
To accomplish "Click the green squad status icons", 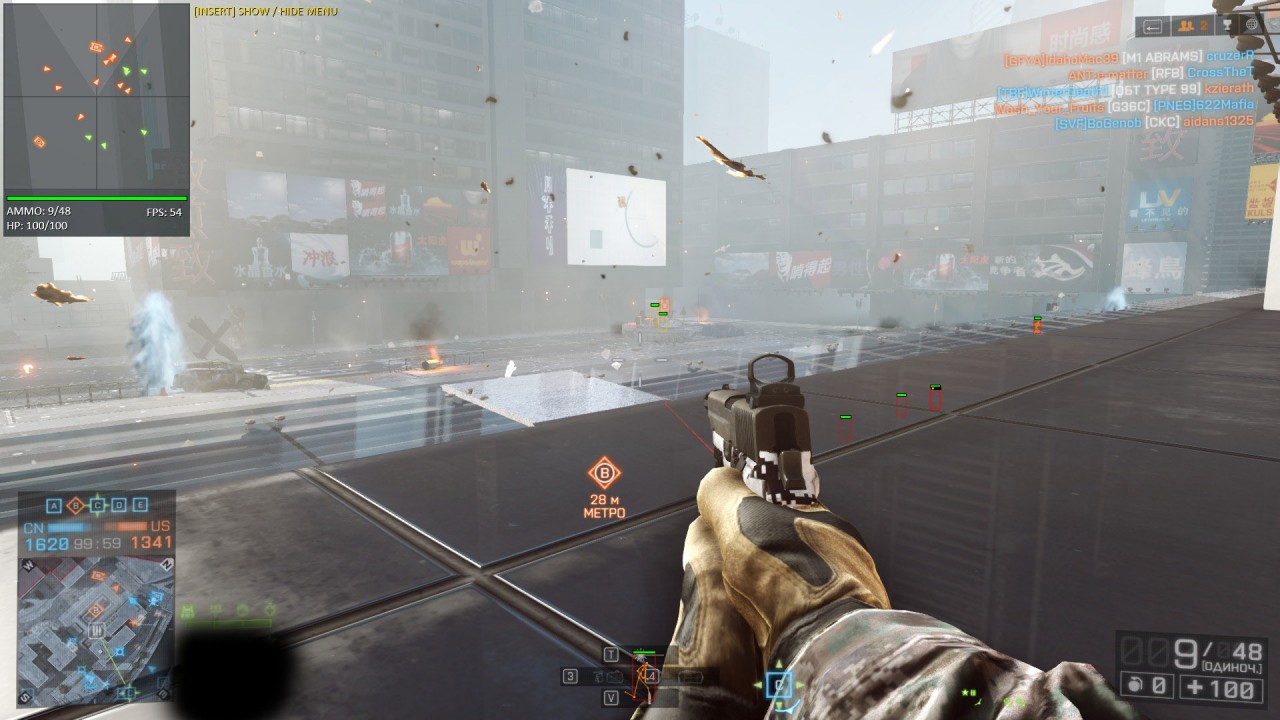I will pyautogui.click(x=226, y=609).
